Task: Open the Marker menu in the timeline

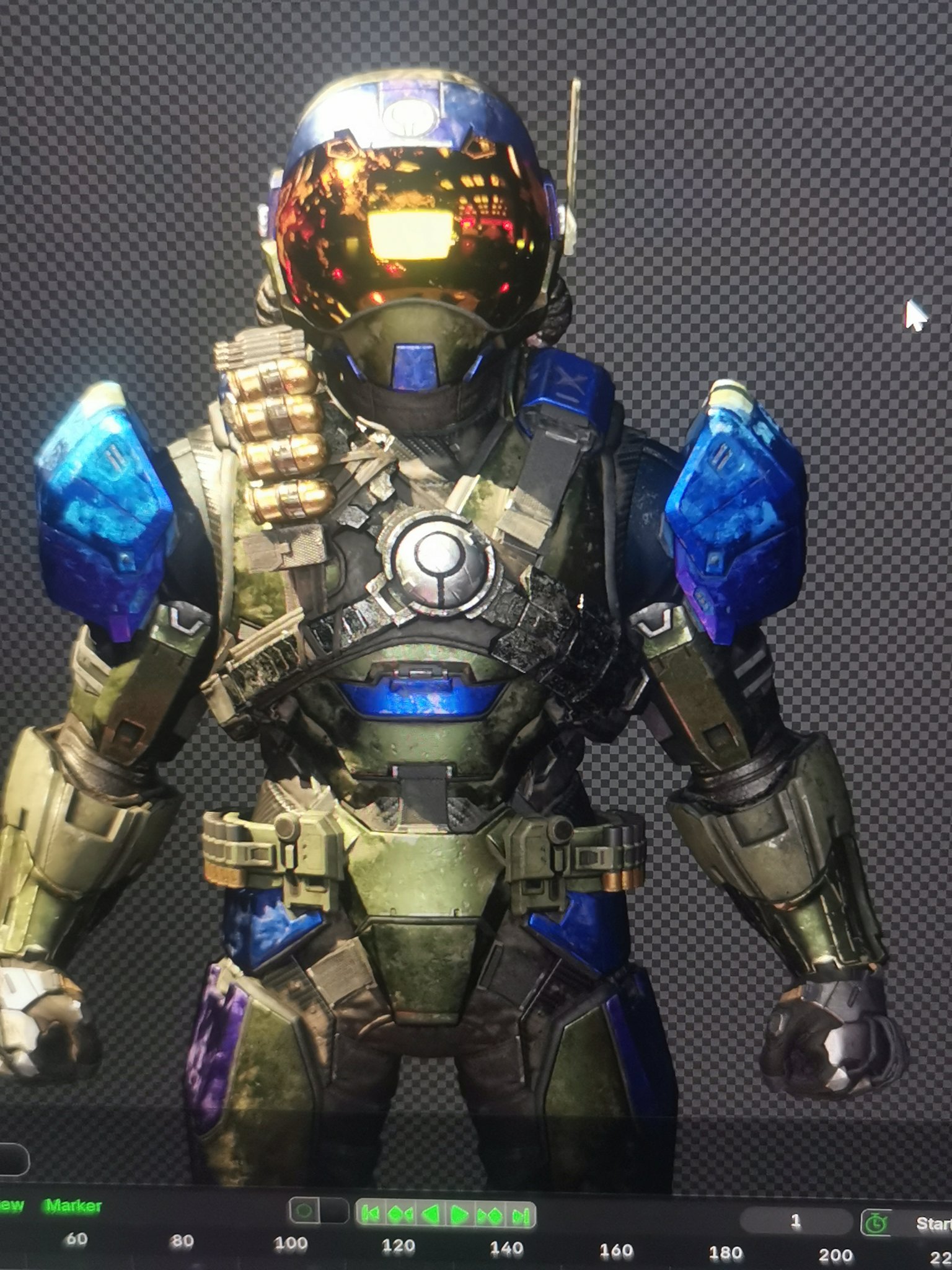Action: [73, 1206]
